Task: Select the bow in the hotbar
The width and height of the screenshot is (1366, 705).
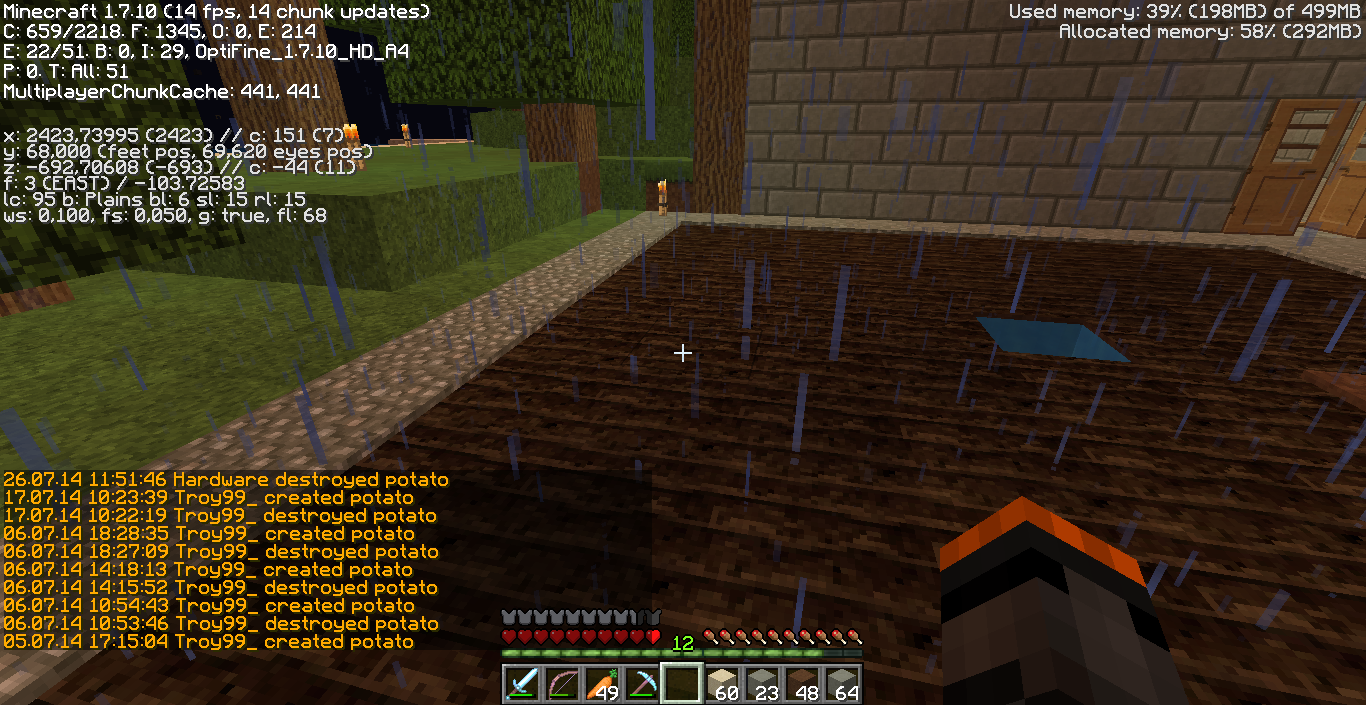Action: point(562,684)
